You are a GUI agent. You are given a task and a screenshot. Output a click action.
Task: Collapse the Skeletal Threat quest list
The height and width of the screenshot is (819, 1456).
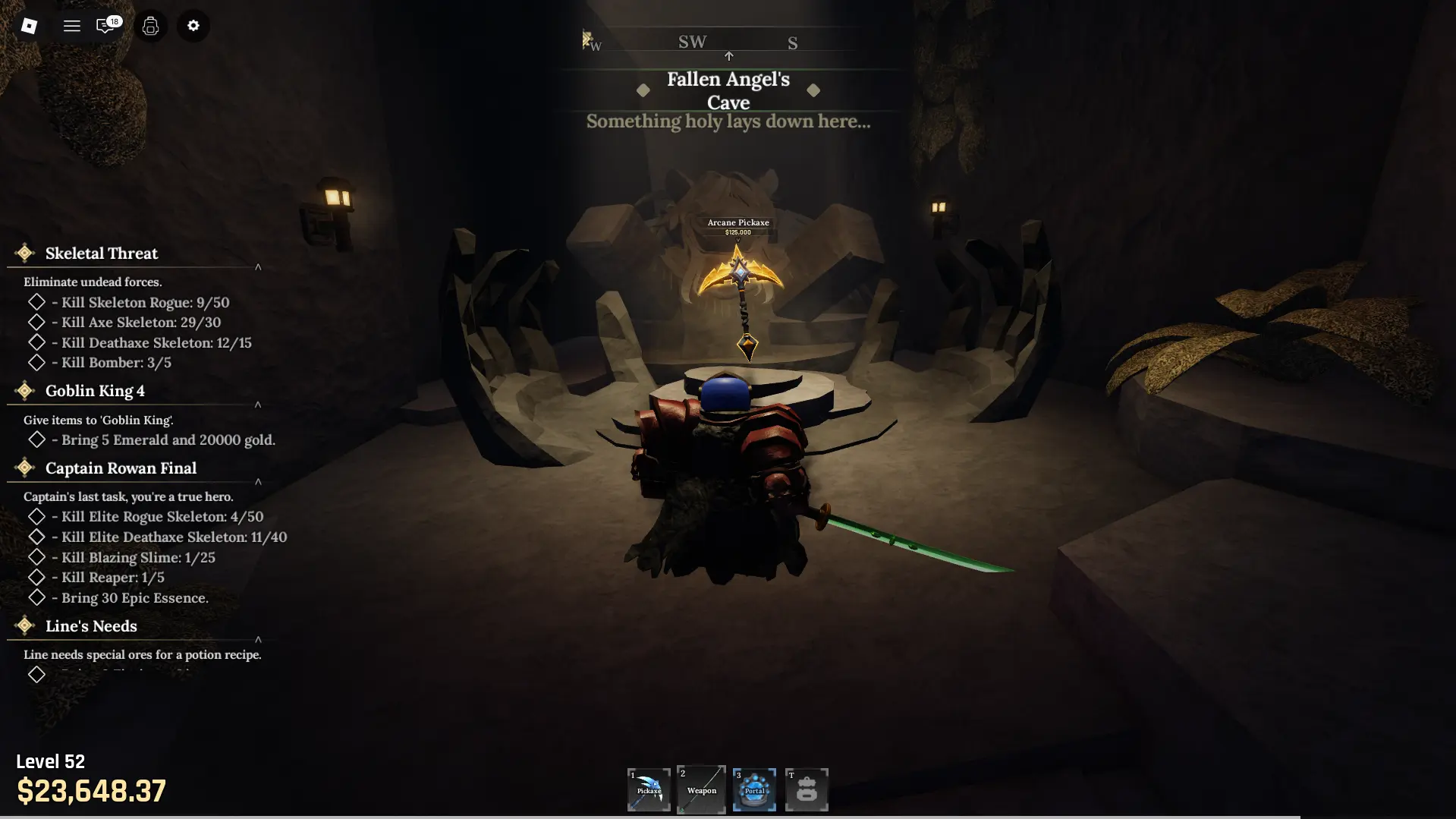(258, 266)
